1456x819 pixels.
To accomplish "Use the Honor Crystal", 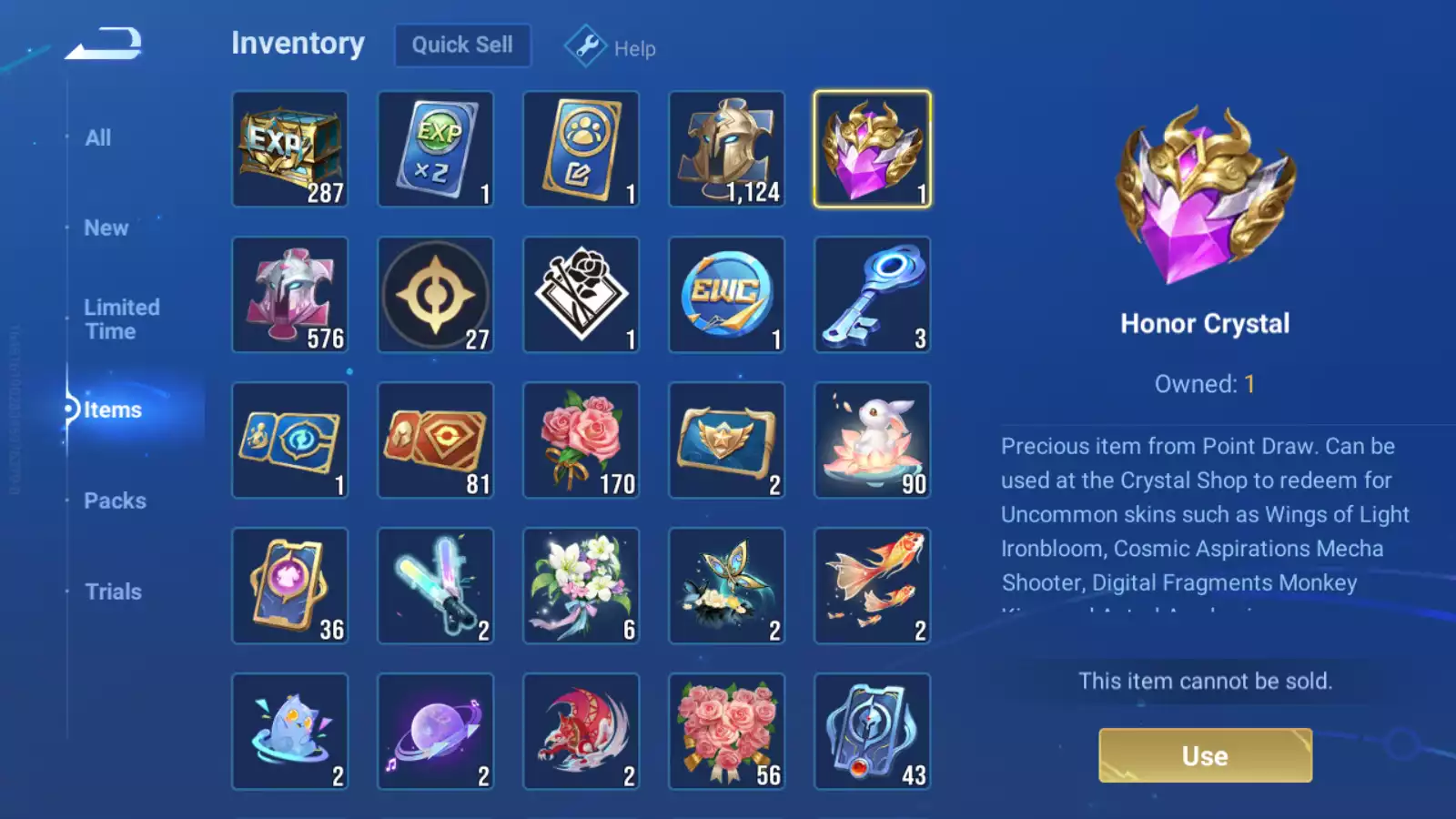I will pyautogui.click(x=1205, y=755).
